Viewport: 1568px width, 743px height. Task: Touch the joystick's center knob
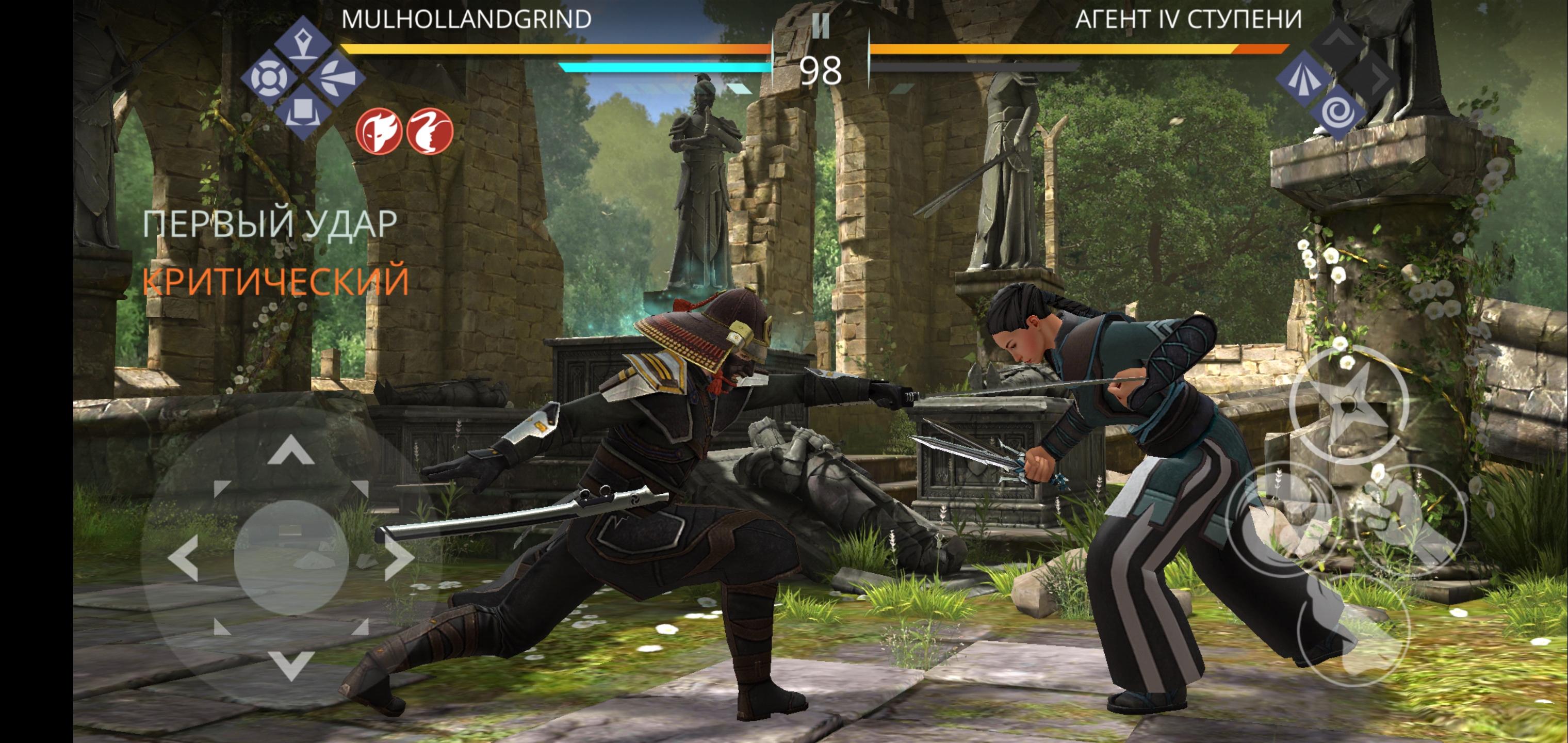291,558
